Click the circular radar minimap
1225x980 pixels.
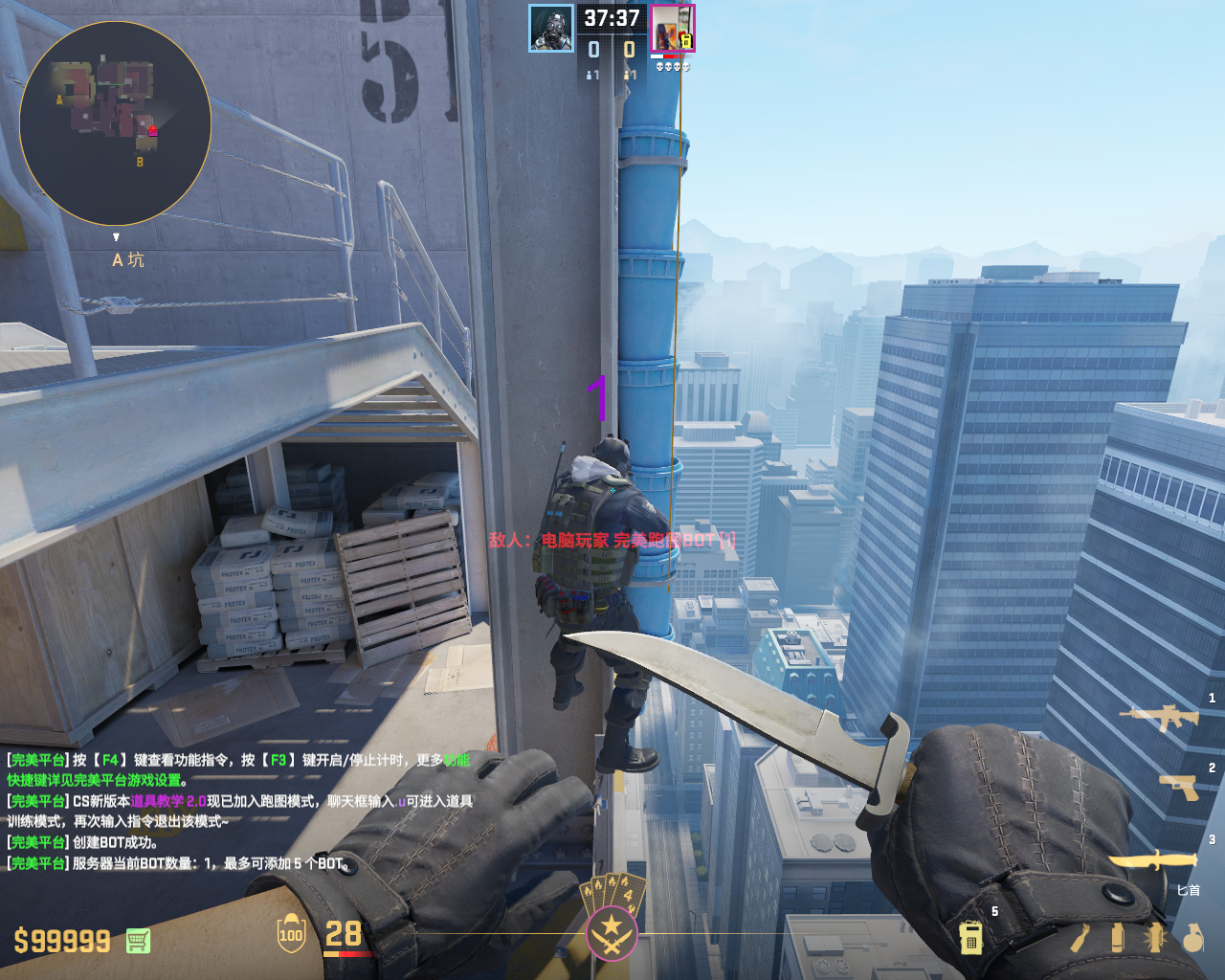tap(115, 123)
